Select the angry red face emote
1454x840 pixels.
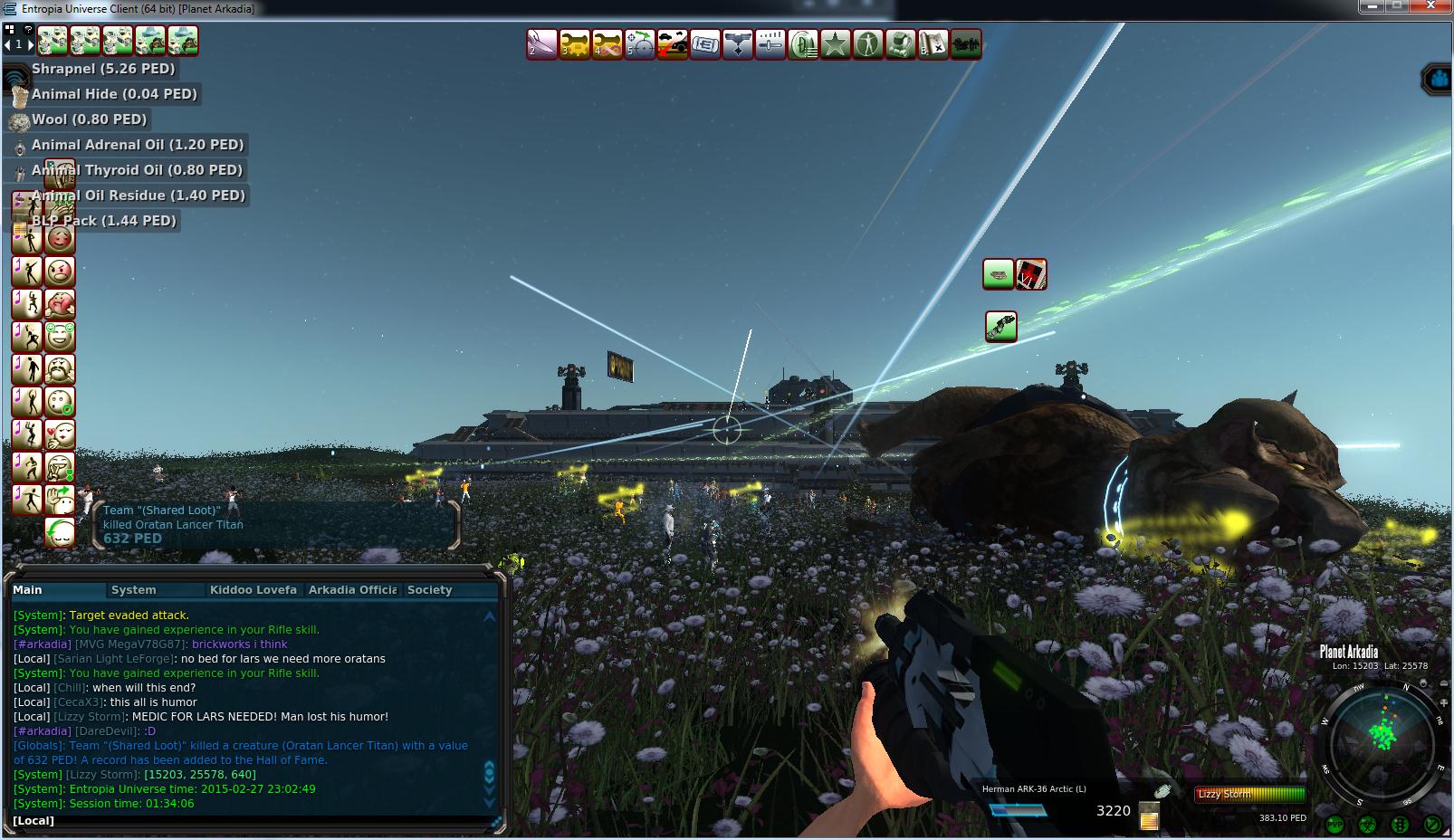coord(60,272)
